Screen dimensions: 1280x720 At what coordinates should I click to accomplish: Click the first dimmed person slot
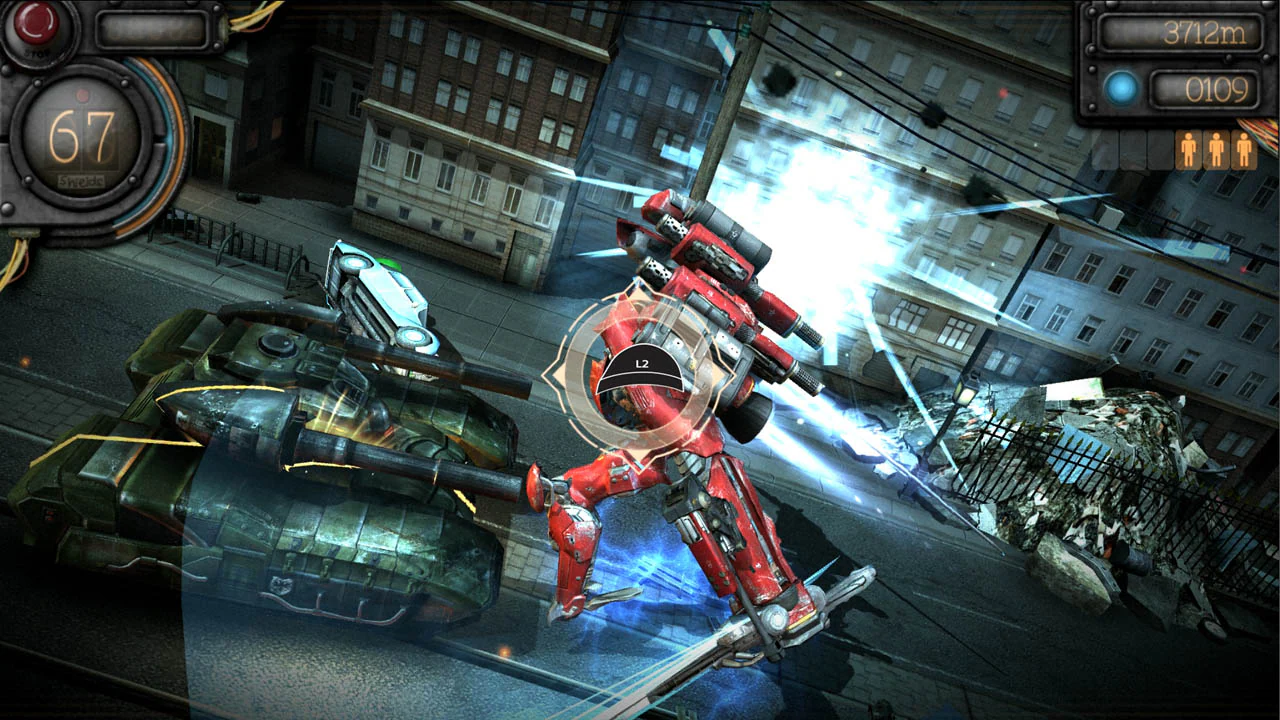[x=1105, y=150]
